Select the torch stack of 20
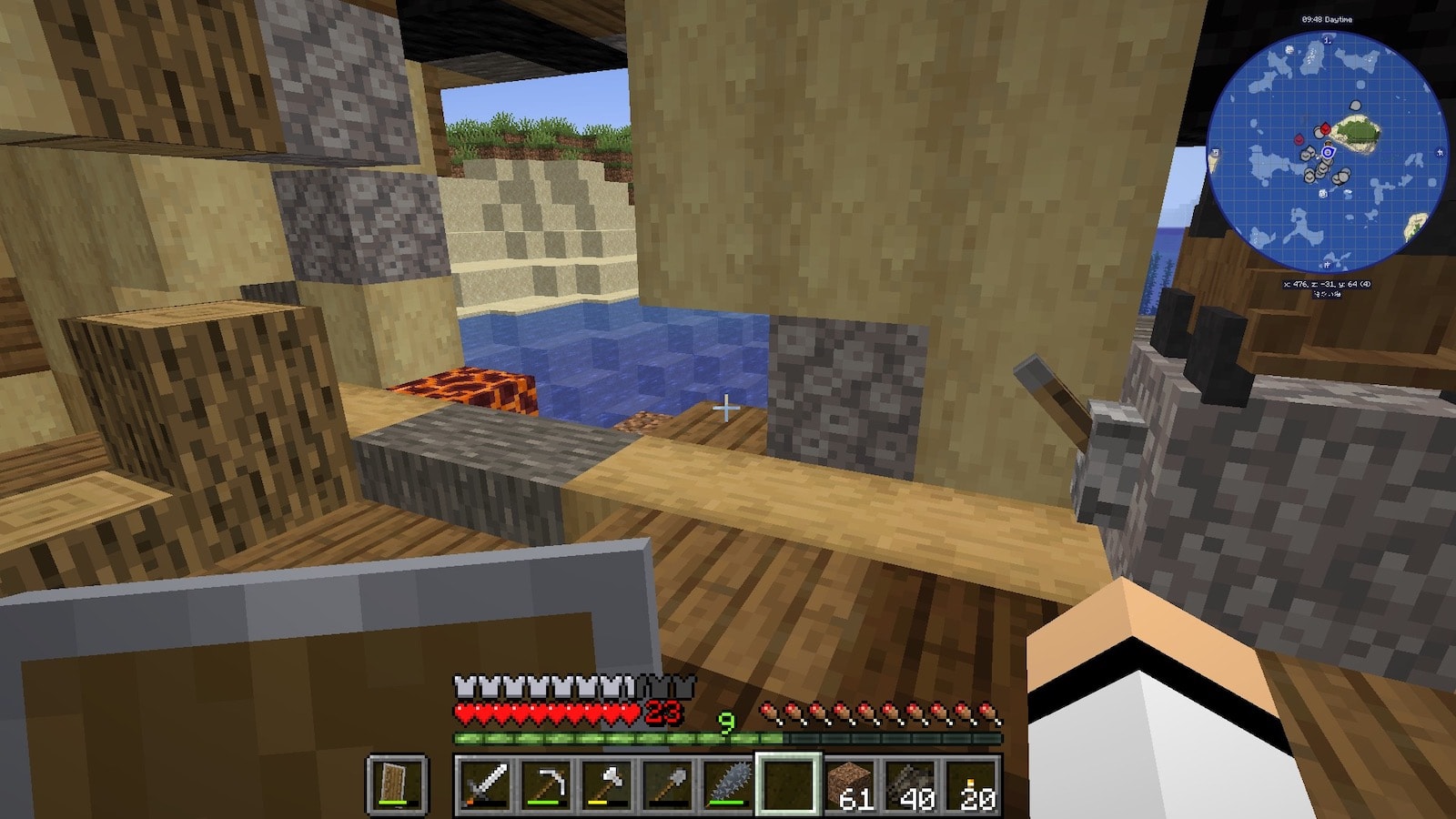Viewport: 1456px width, 819px height. click(972, 784)
